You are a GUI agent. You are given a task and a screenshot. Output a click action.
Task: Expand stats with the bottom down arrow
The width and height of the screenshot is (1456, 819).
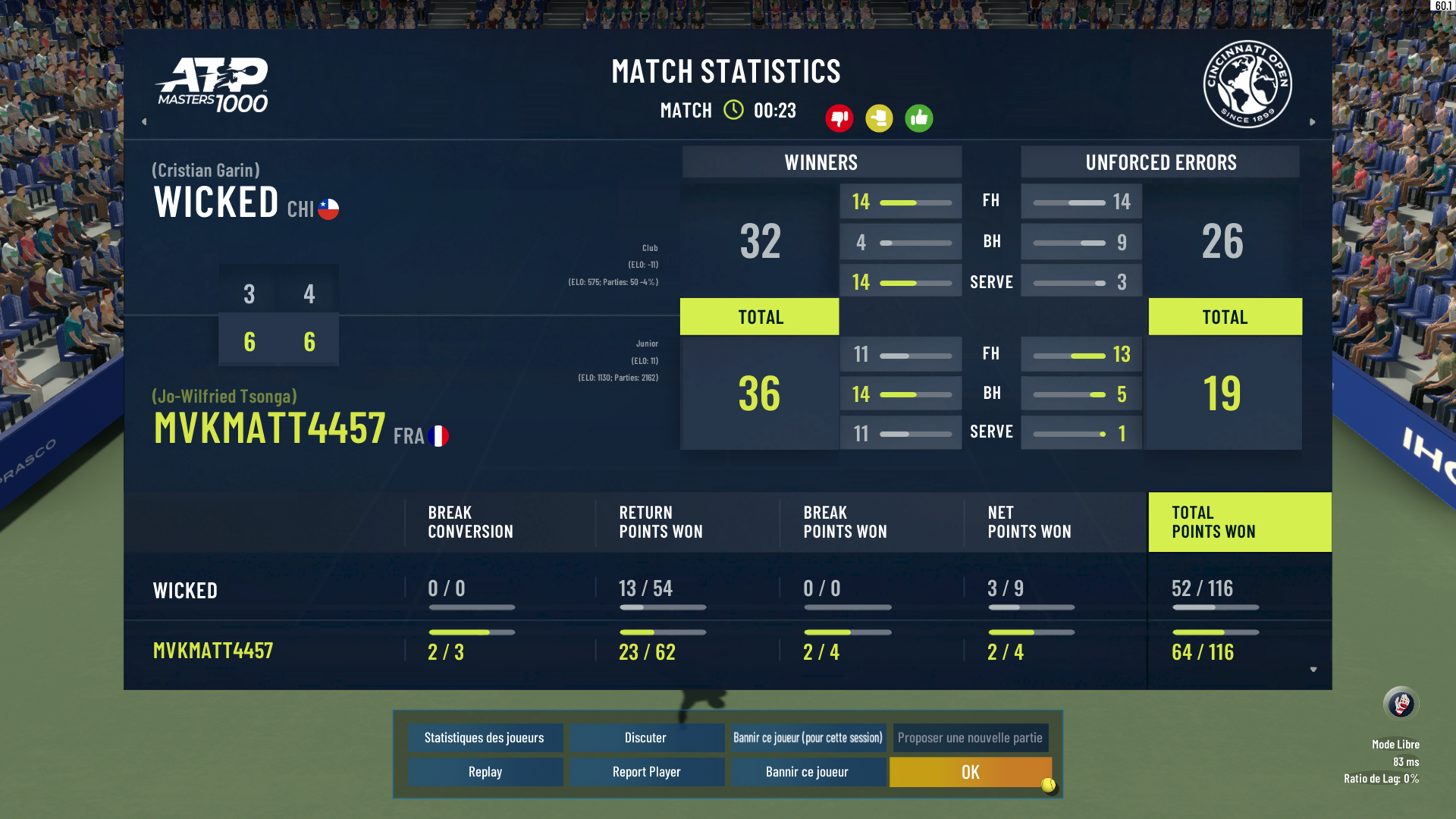1313,670
